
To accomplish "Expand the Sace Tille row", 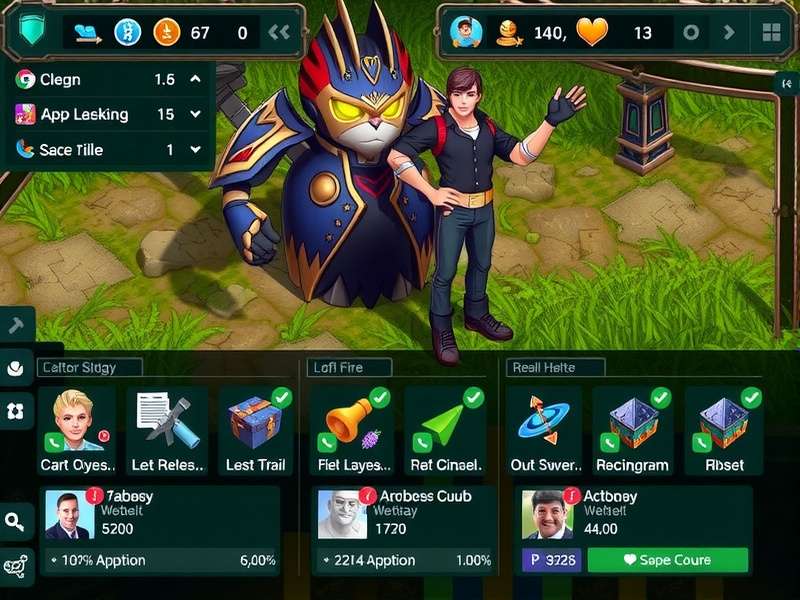I will tap(195, 150).
